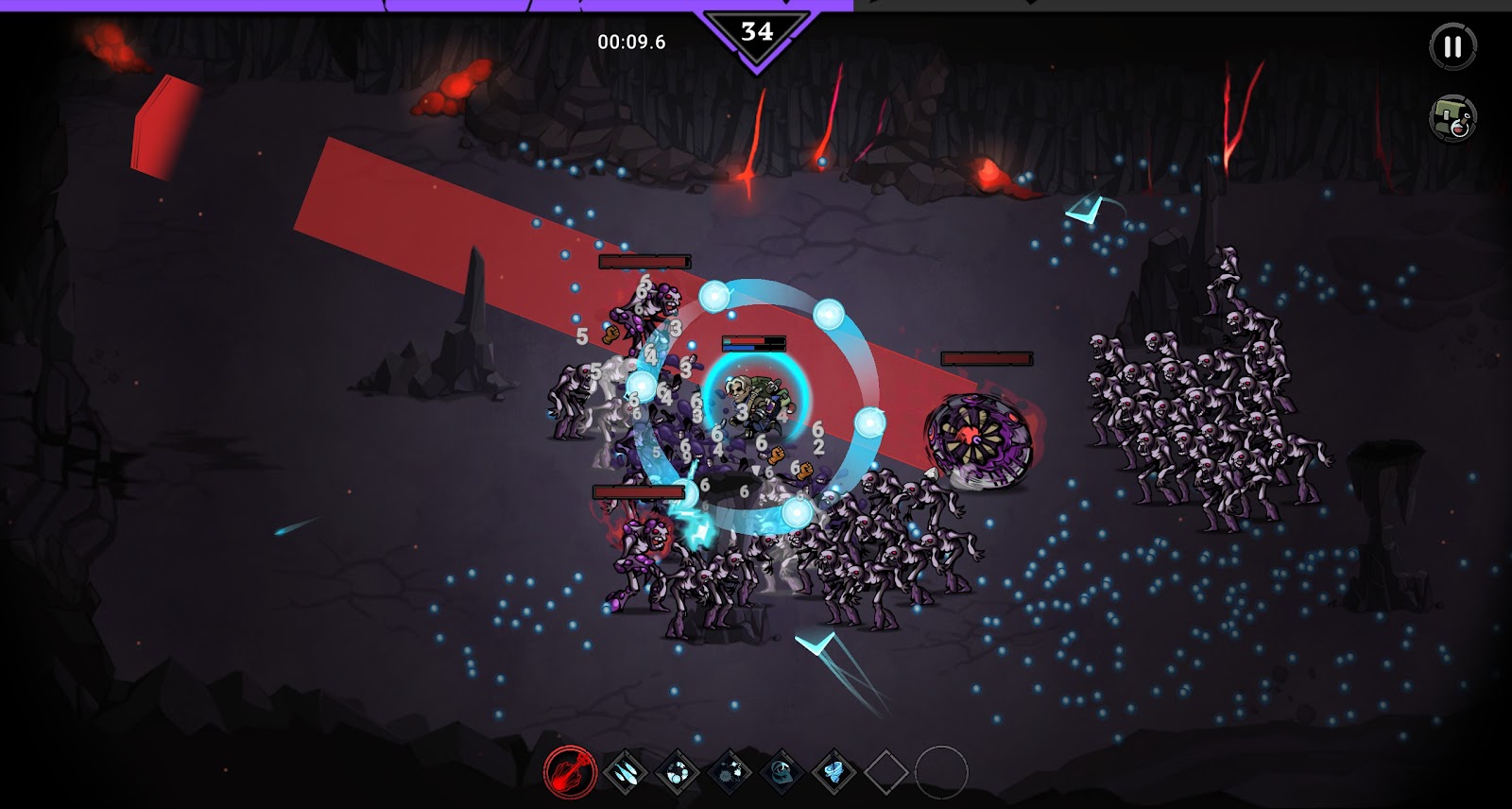The image size is (1512, 809).
Task: Choose the orbiting orbs ring skill
Action: [677, 772]
